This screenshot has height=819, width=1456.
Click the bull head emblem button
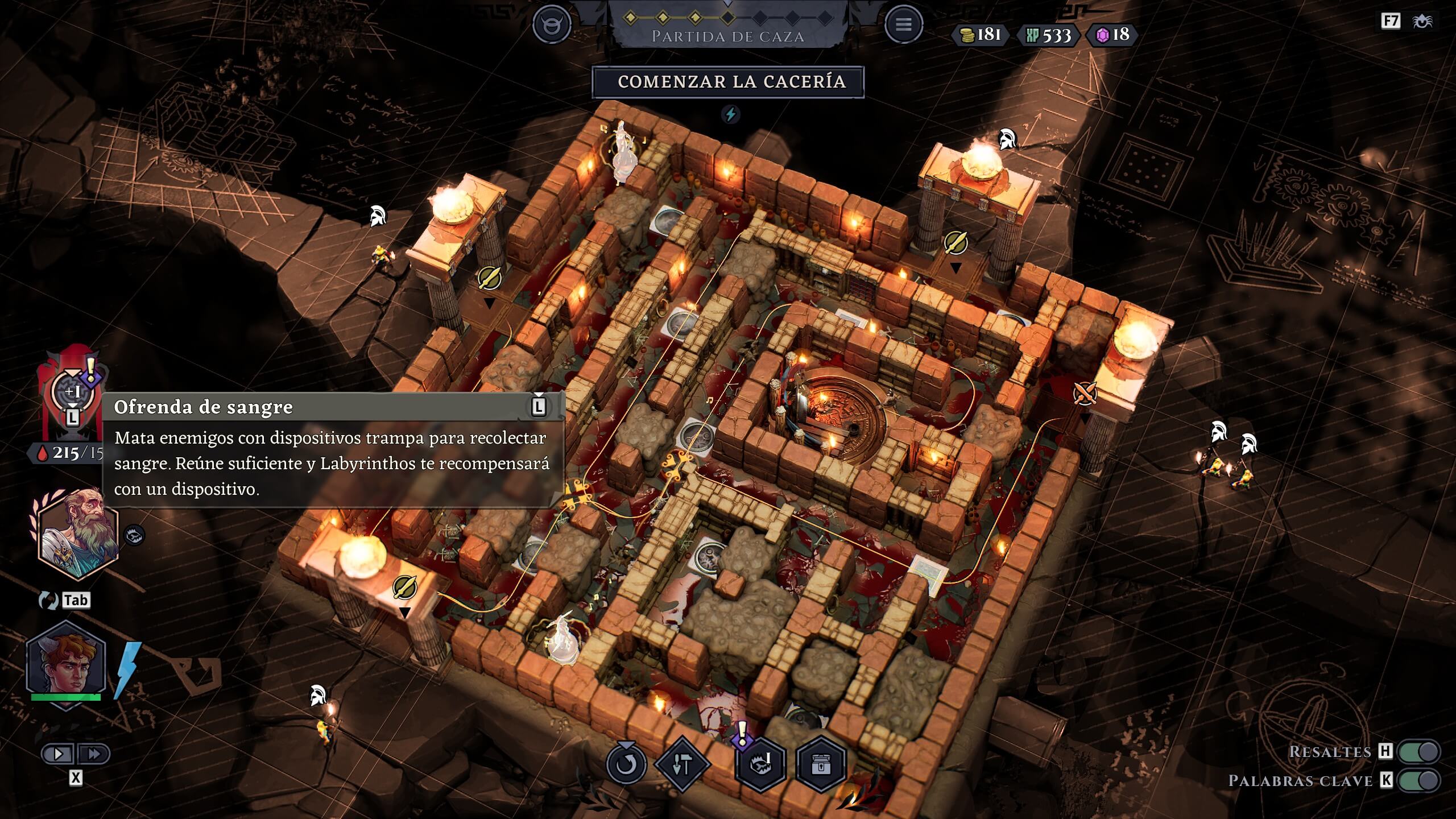coord(551,24)
